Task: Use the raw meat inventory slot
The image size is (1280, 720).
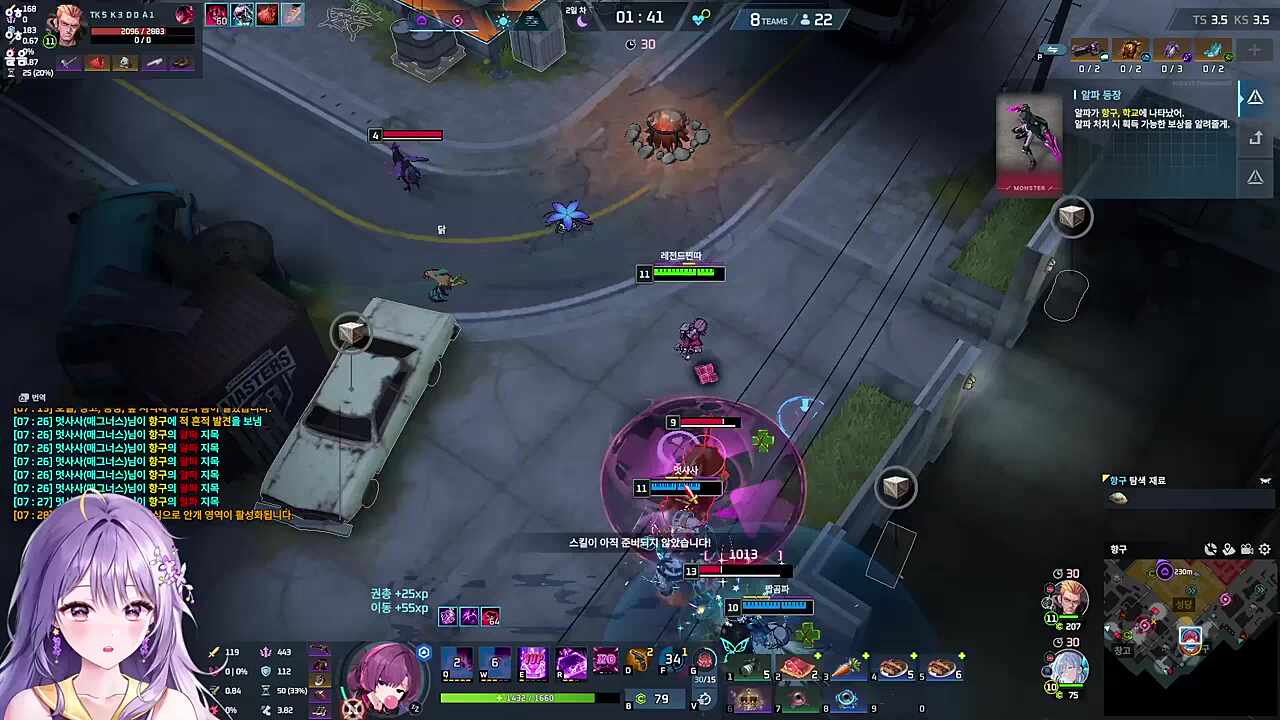Action: (x=798, y=668)
